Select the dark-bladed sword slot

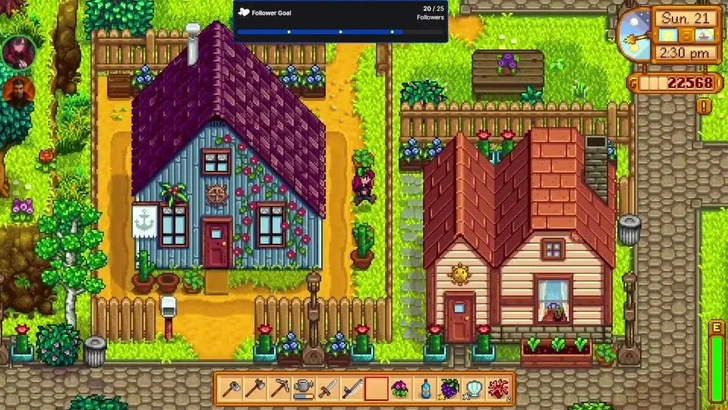coord(352,388)
